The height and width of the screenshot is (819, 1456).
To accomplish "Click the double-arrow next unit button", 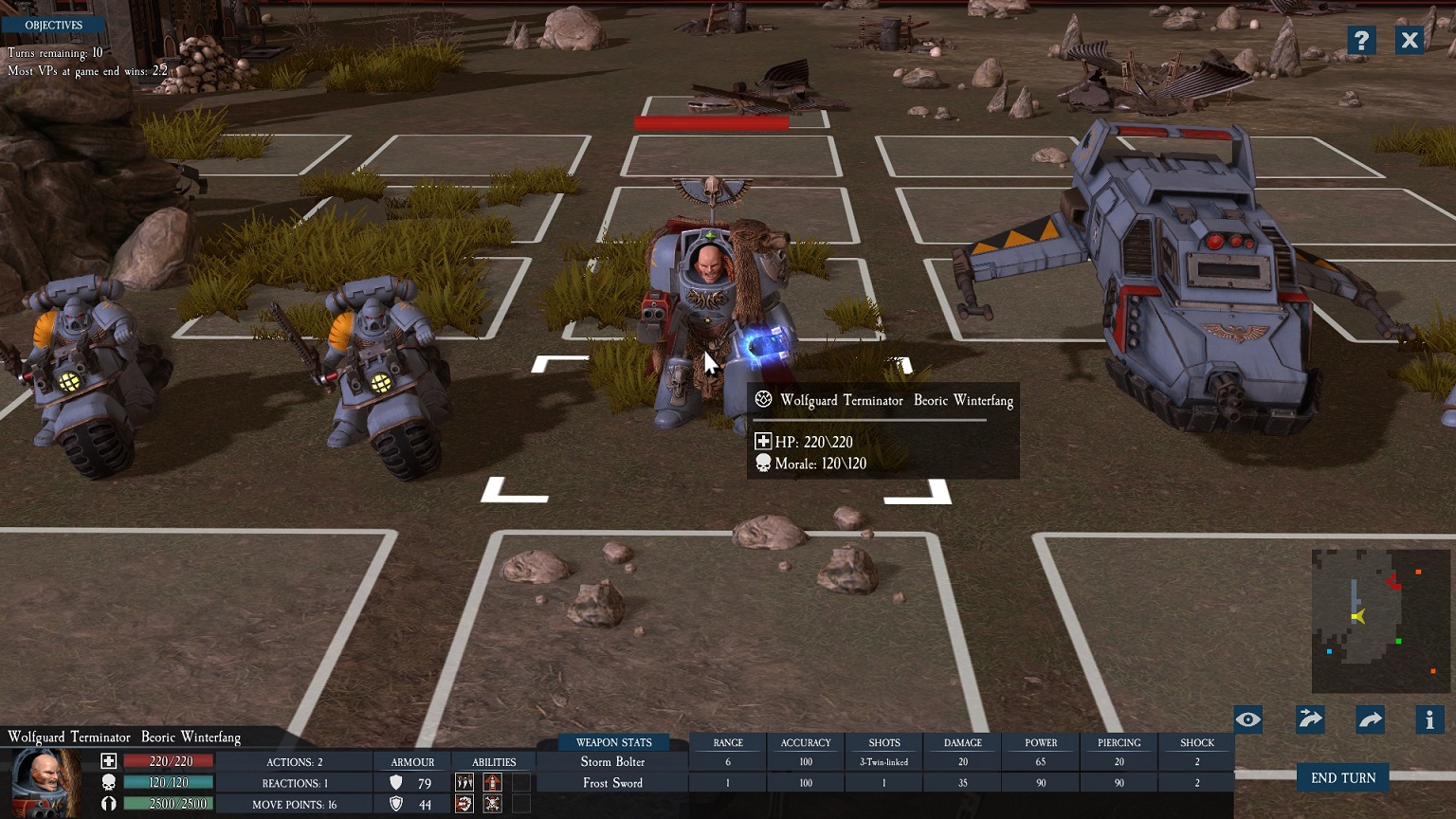I will click(1310, 719).
